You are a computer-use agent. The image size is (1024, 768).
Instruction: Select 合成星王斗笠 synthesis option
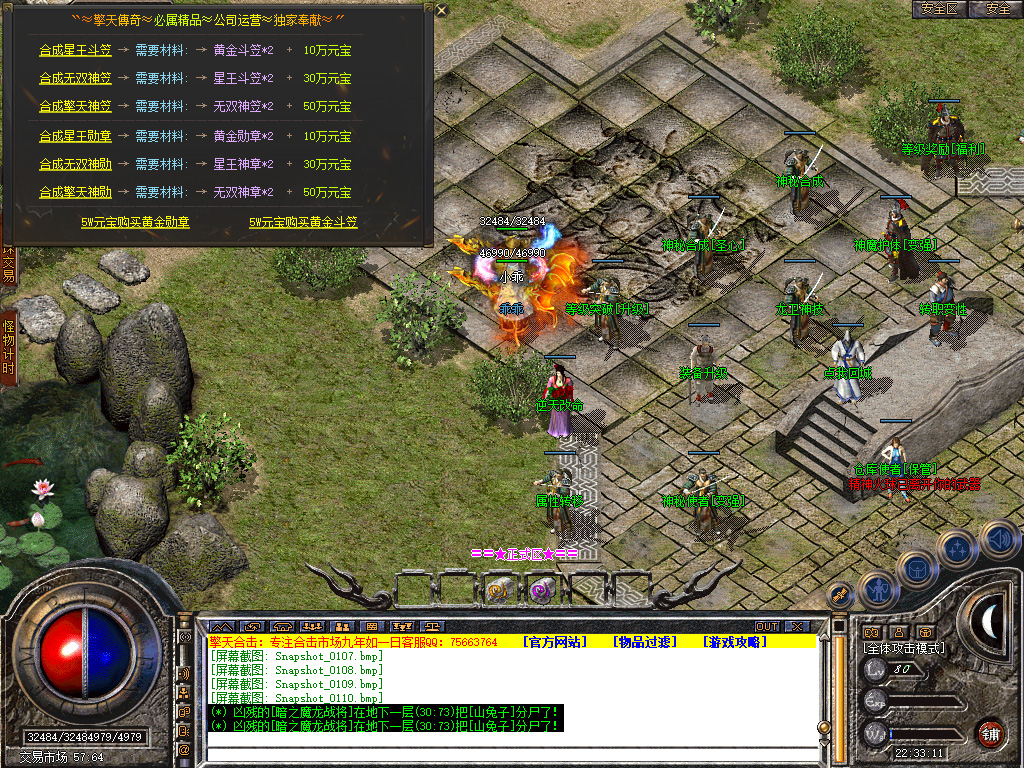pos(75,49)
